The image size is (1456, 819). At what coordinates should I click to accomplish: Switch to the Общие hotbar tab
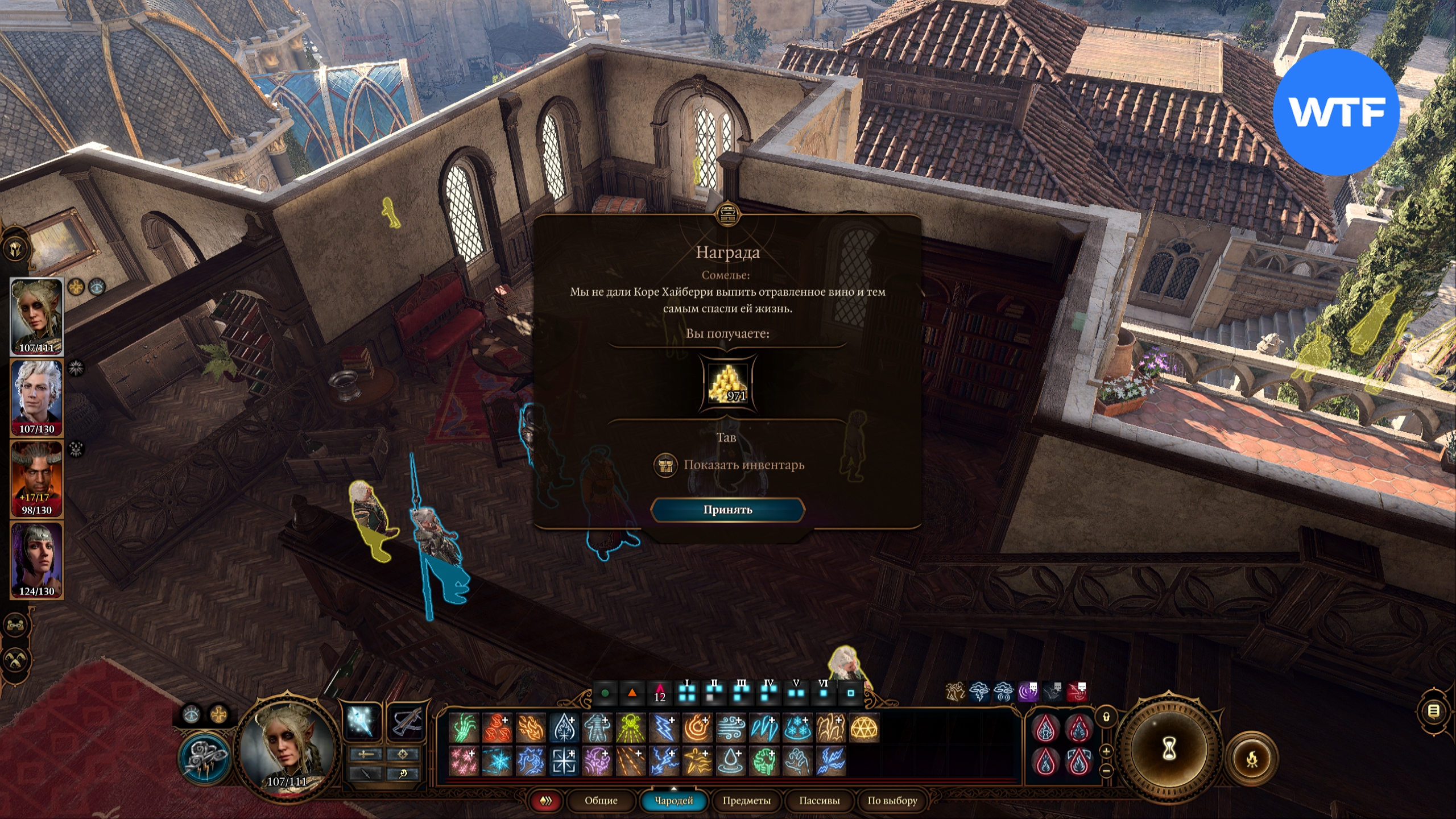pyautogui.click(x=601, y=801)
